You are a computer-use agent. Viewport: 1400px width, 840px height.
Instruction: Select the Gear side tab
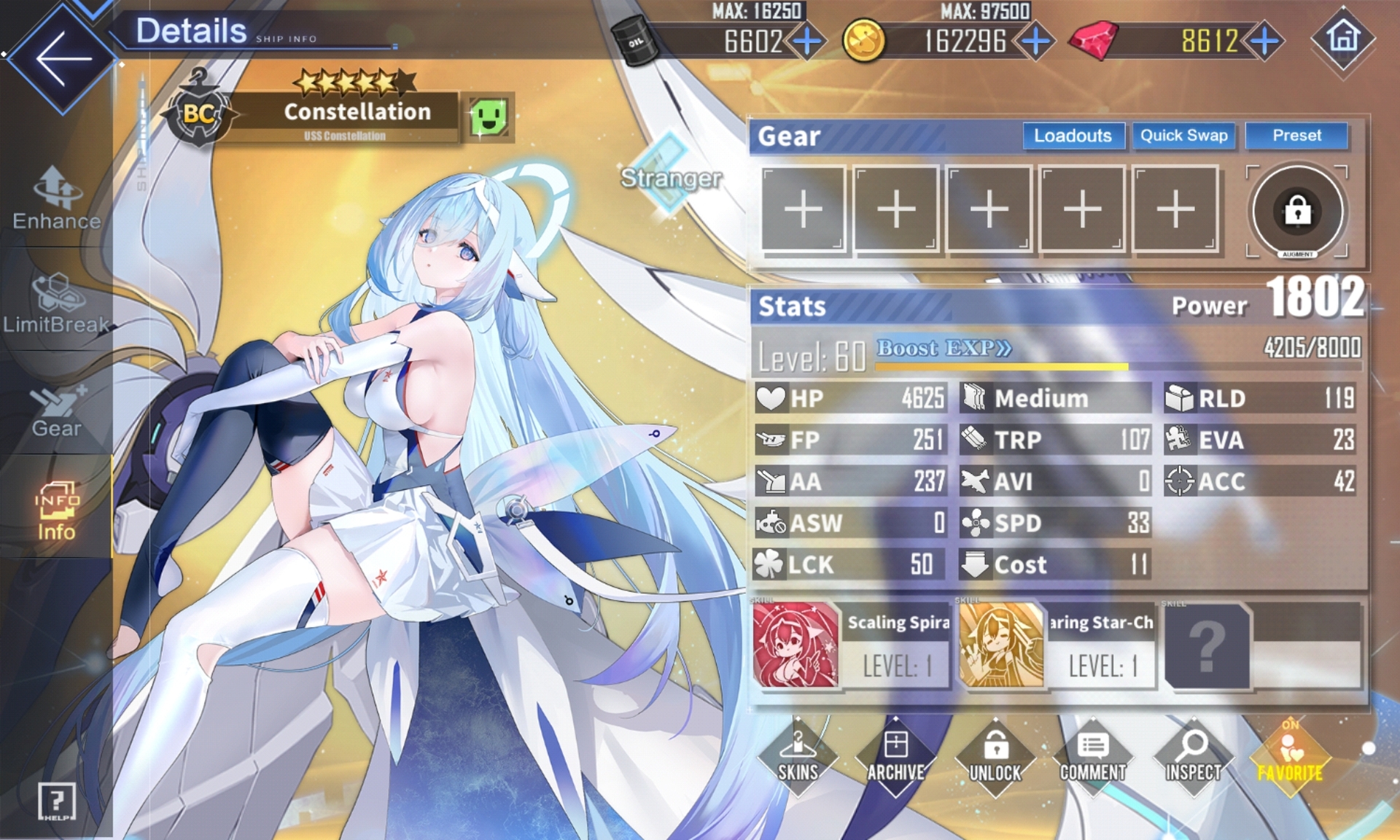(x=56, y=412)
